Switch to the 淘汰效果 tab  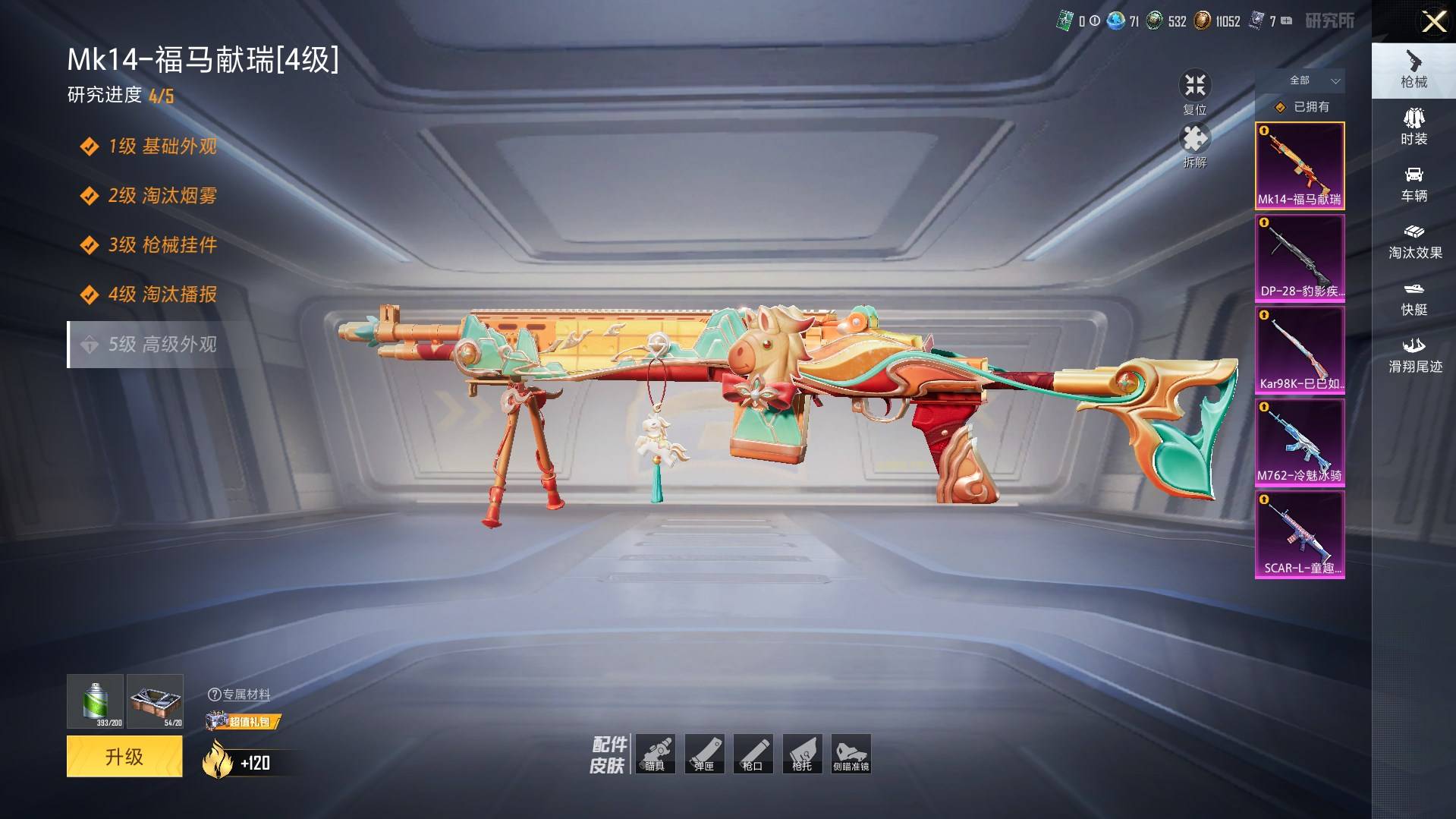[x=1414, y=241]
